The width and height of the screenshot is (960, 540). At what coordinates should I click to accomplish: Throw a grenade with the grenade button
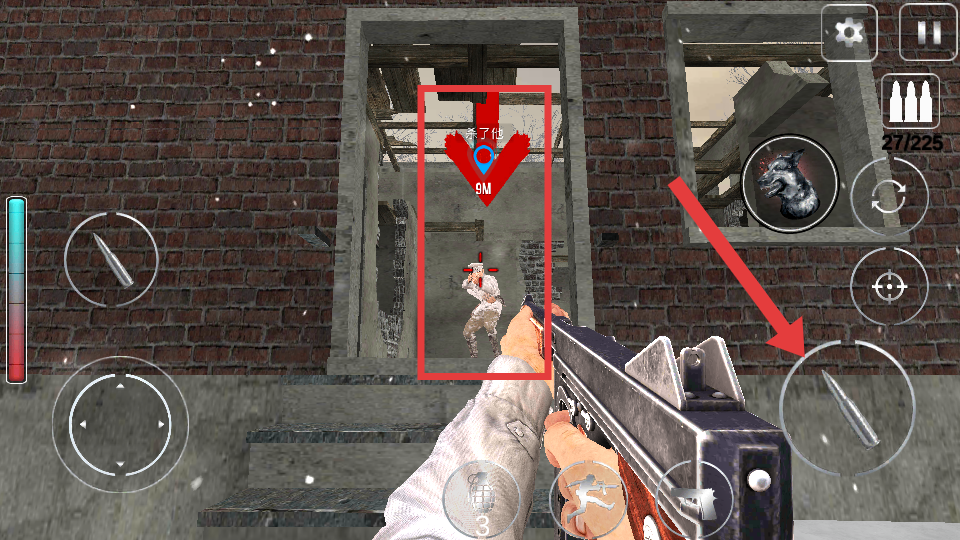coord(482,499)
